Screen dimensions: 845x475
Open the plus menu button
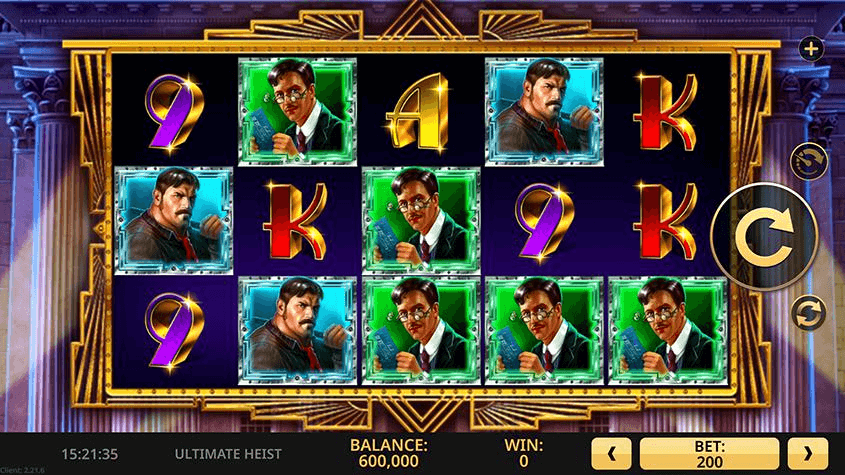tap(810, 47)
